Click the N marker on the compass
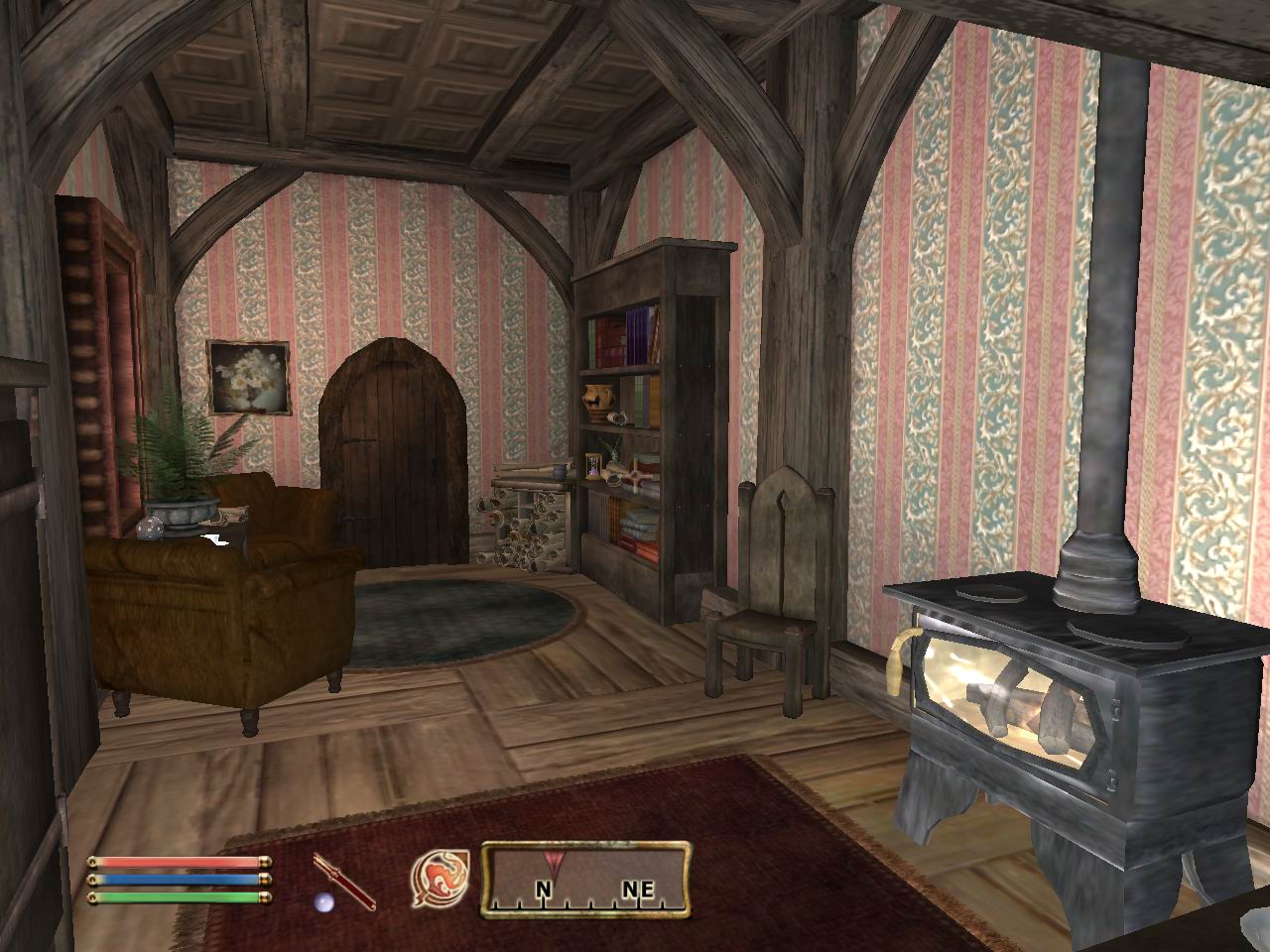 point(542,889)
